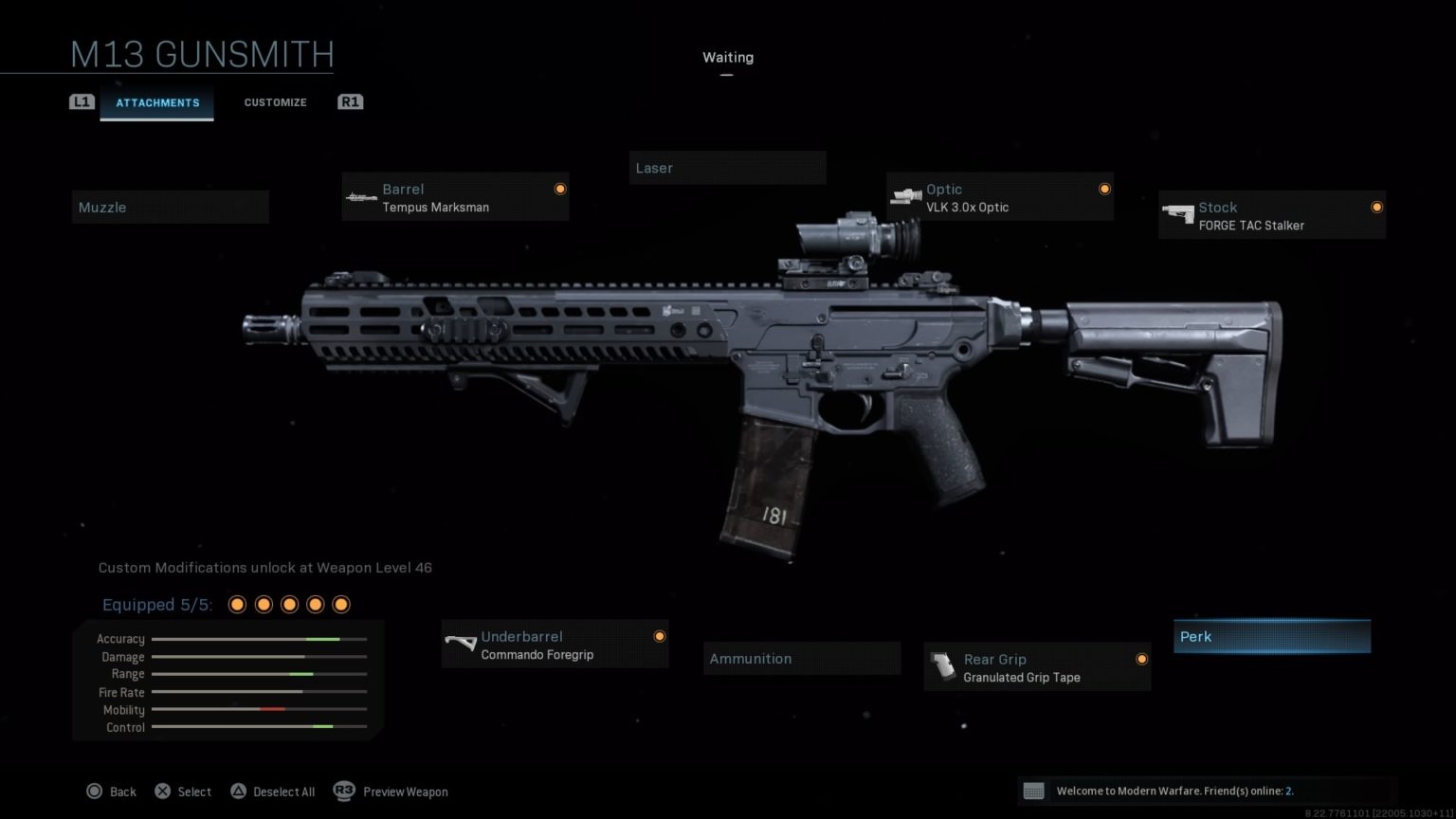The width and height of the screenshot is (1456, 819).
Task: Switch to the Customize tab
Action: [275, 102]
